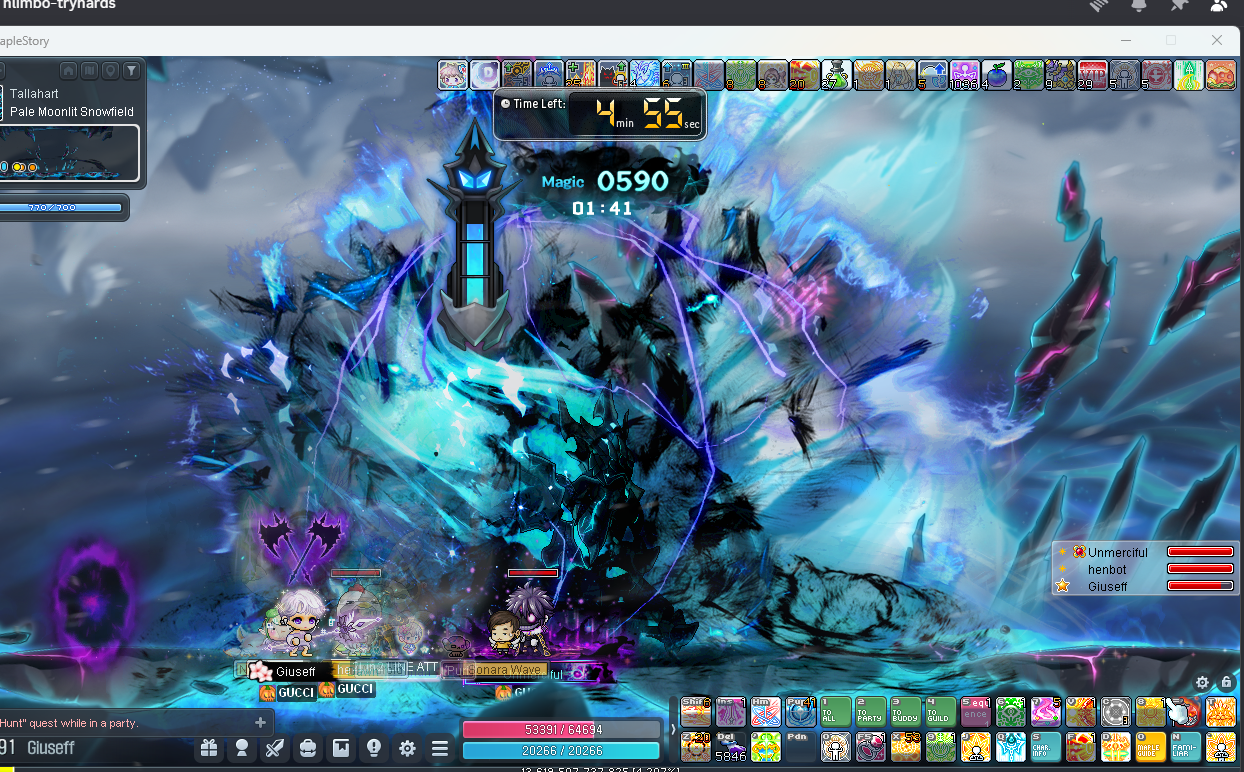Close the MapleStory window

pyautogui.click(x=1217, y=40)
